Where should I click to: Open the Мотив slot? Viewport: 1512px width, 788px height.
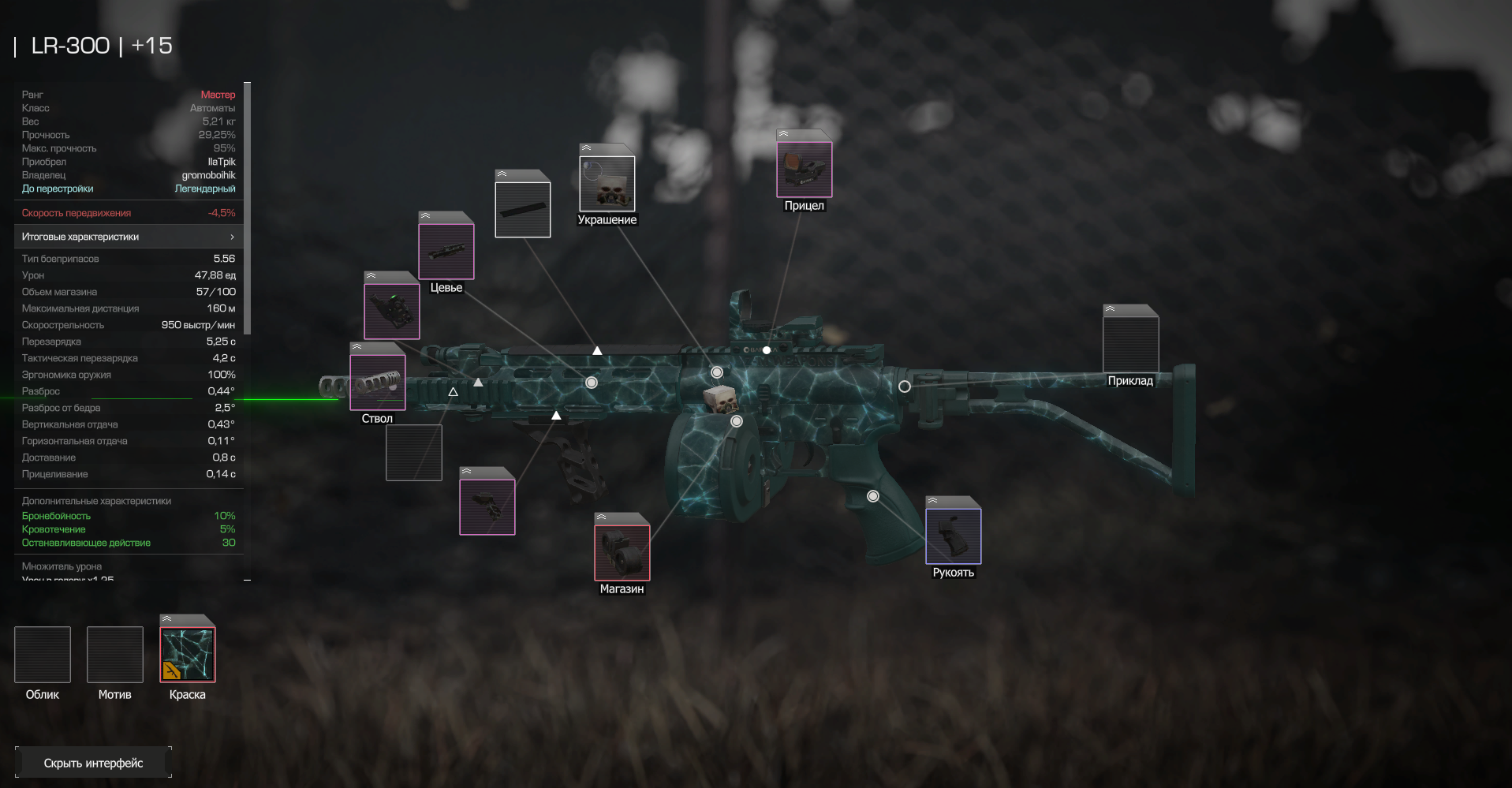click(x=114, y=655)
